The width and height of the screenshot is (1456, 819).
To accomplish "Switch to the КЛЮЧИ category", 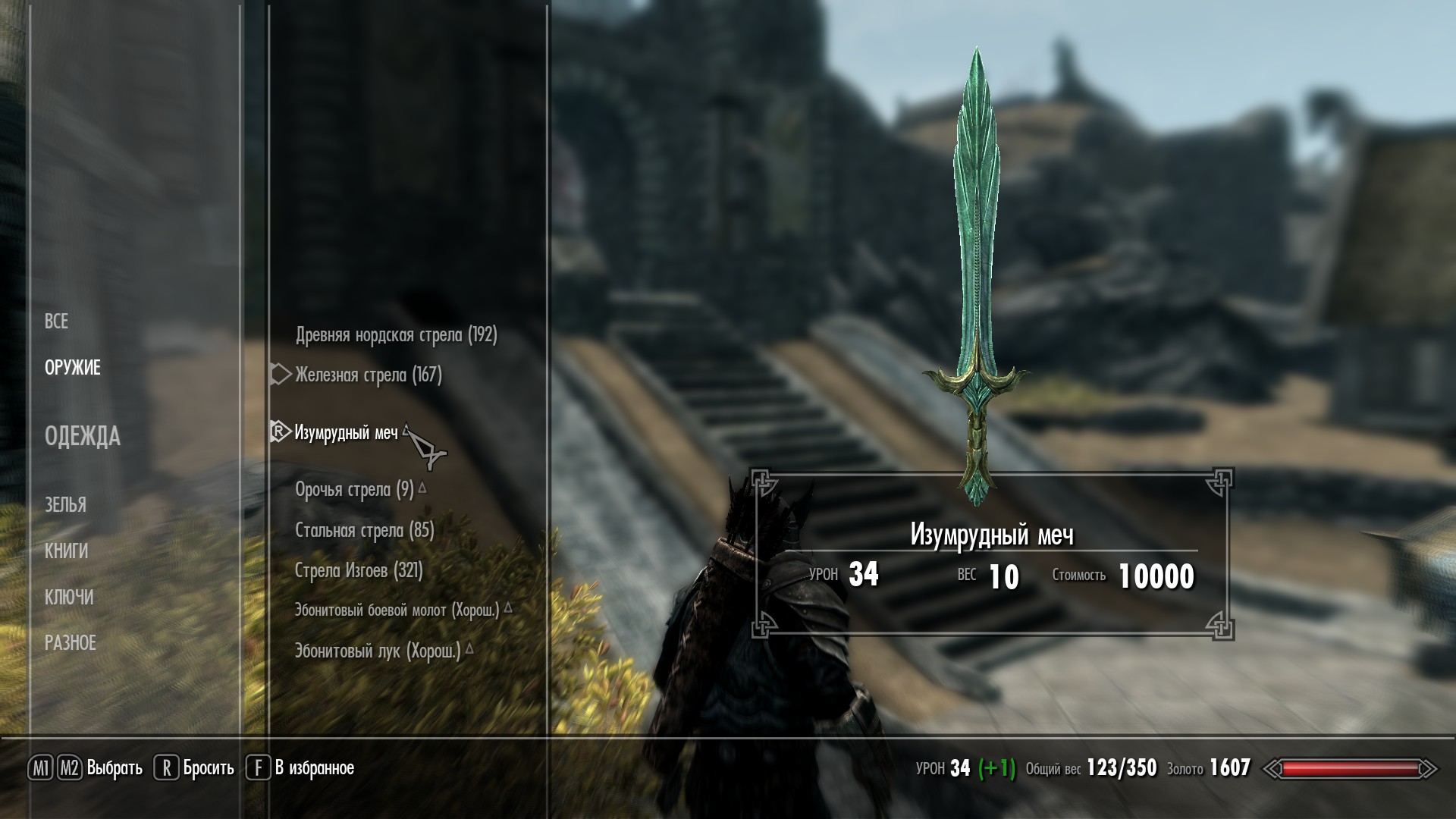I will click(70, 598).
